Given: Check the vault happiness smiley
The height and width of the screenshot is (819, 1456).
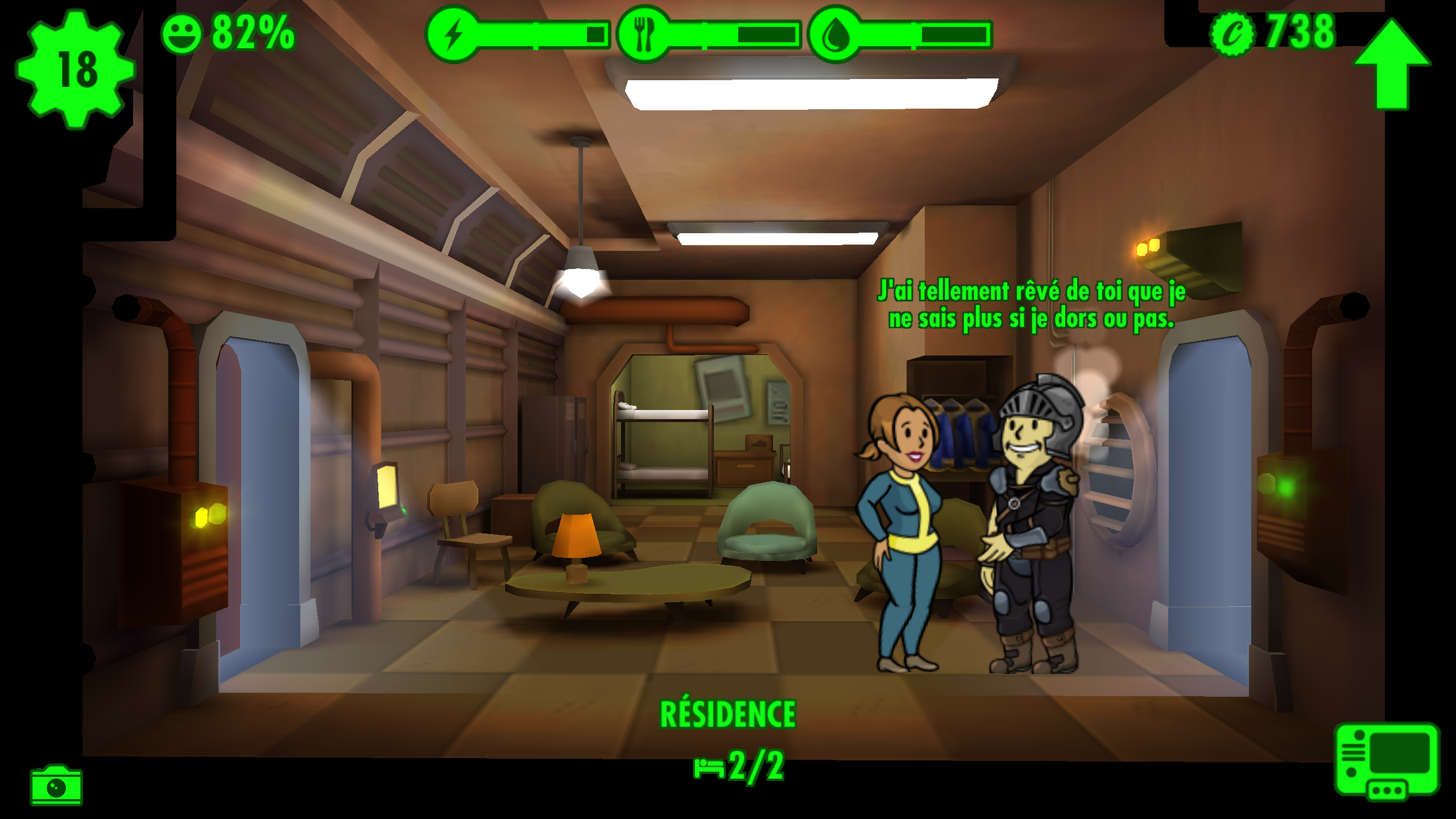Looking at the screenshot, I should click(182, 34).
